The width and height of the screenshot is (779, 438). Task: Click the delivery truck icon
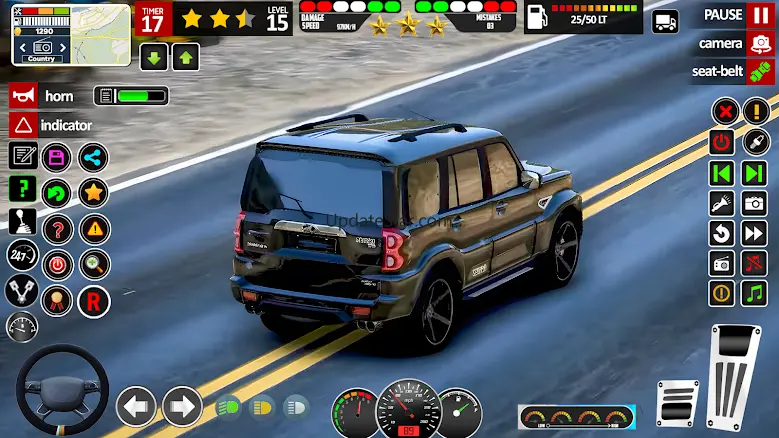(665, 21)
